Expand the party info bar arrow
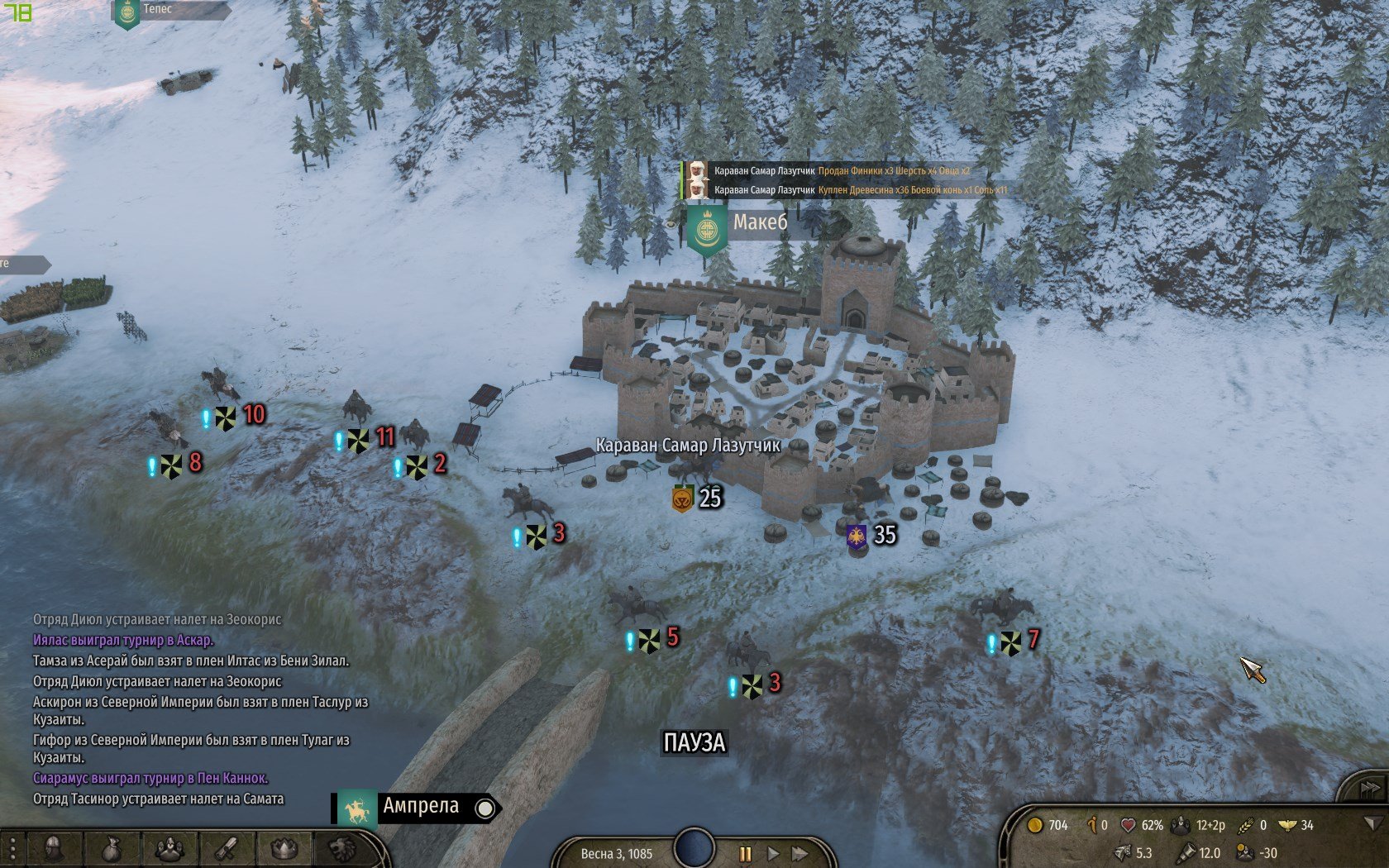The width and height of the screenshot is (1389, 868). [x=1373, y=824]
